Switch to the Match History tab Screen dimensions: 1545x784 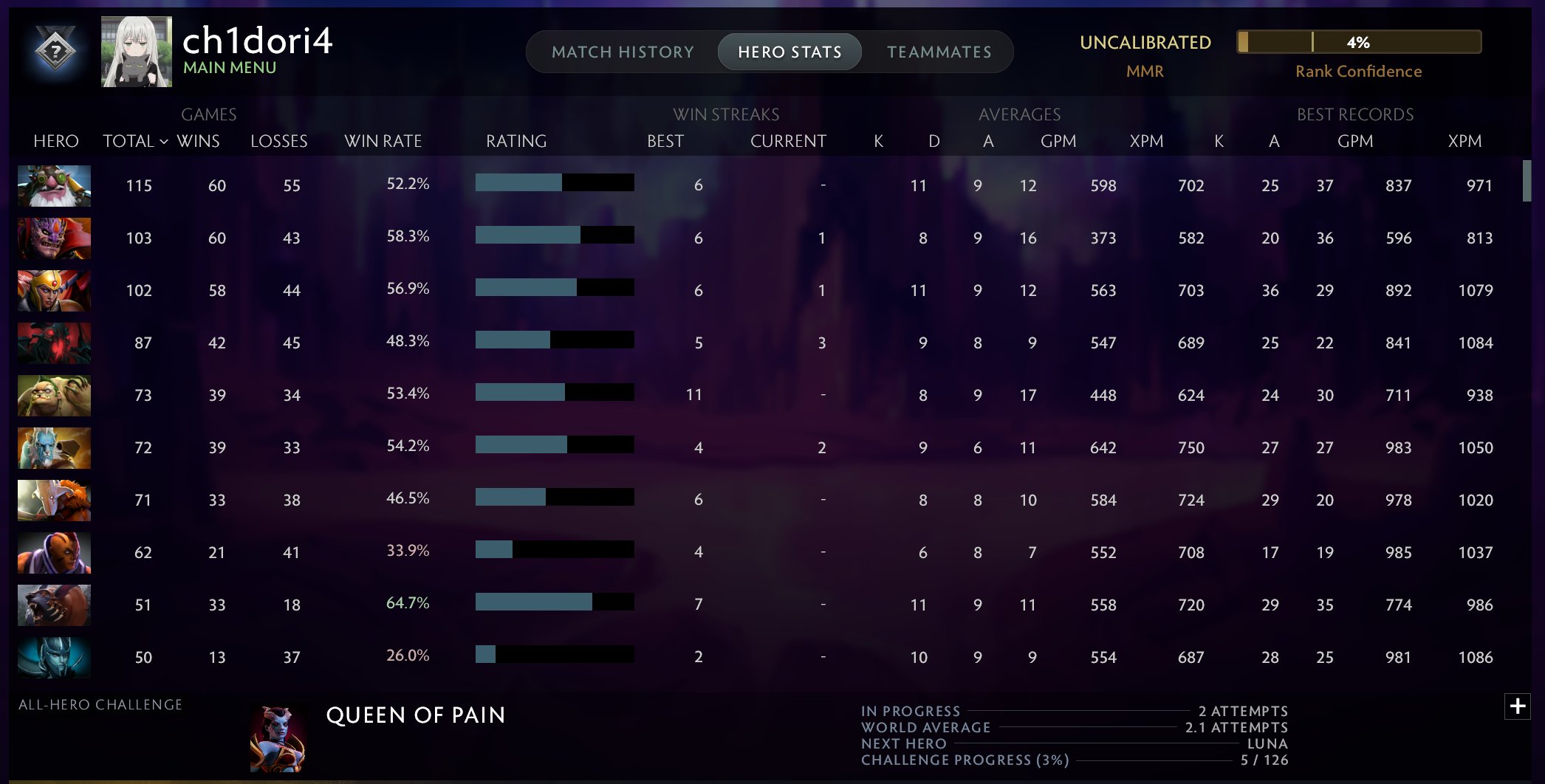coord(623,52)
